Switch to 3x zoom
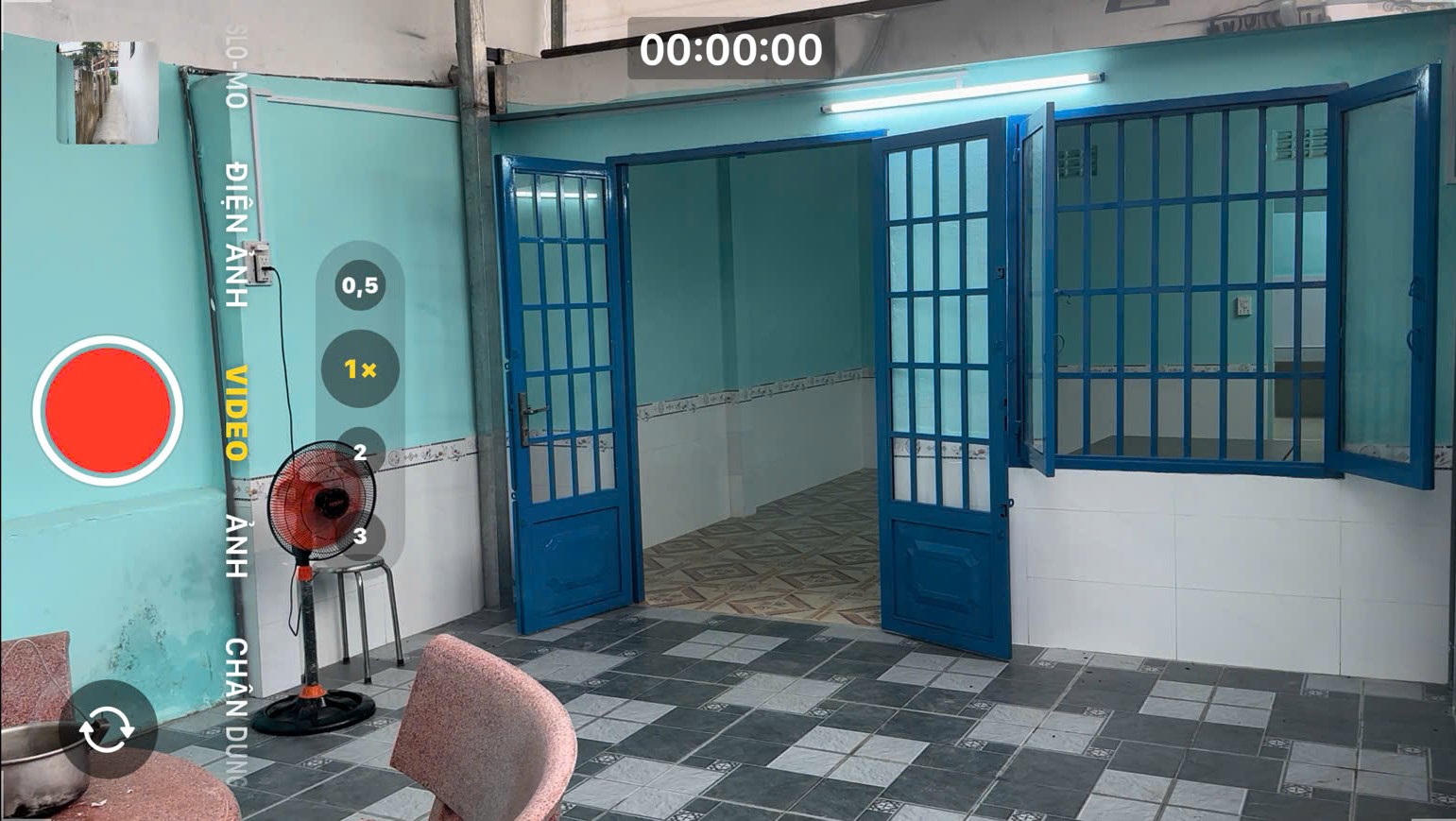The height and width of the screenshot is (821, 1456). 358,537
